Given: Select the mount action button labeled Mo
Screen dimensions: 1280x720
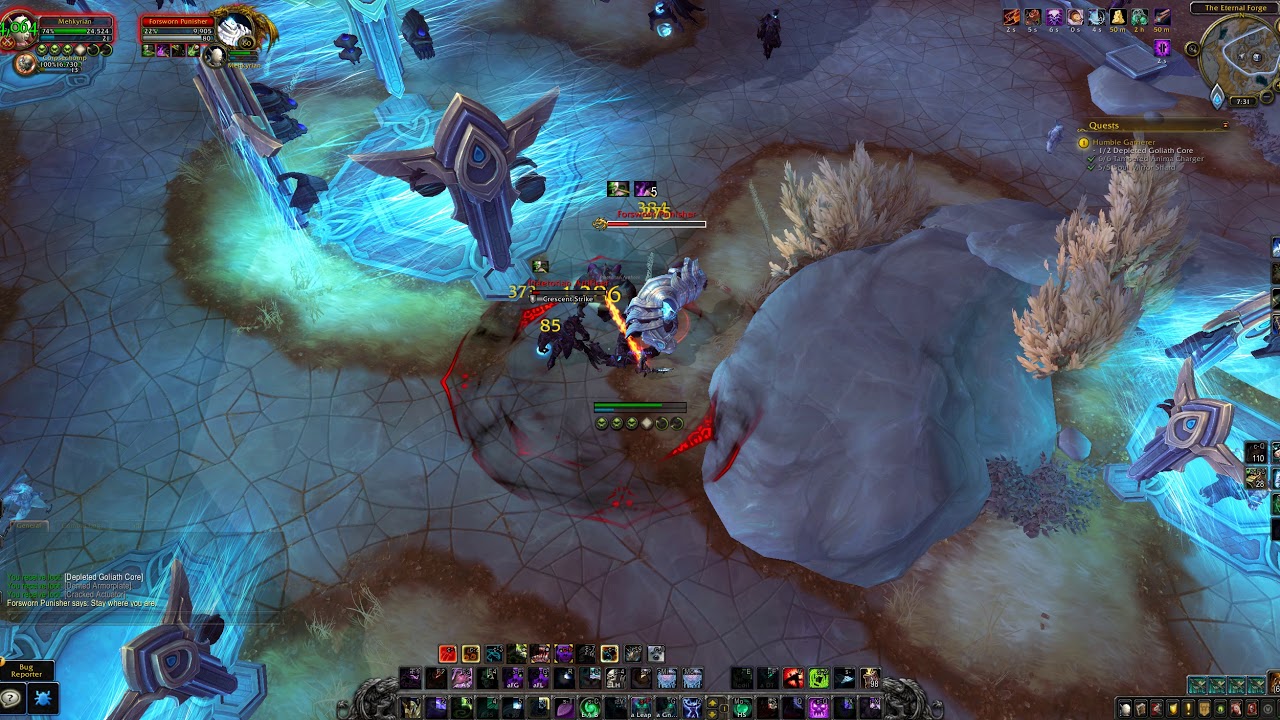Looking at the screenshot, I should (740, 700).
